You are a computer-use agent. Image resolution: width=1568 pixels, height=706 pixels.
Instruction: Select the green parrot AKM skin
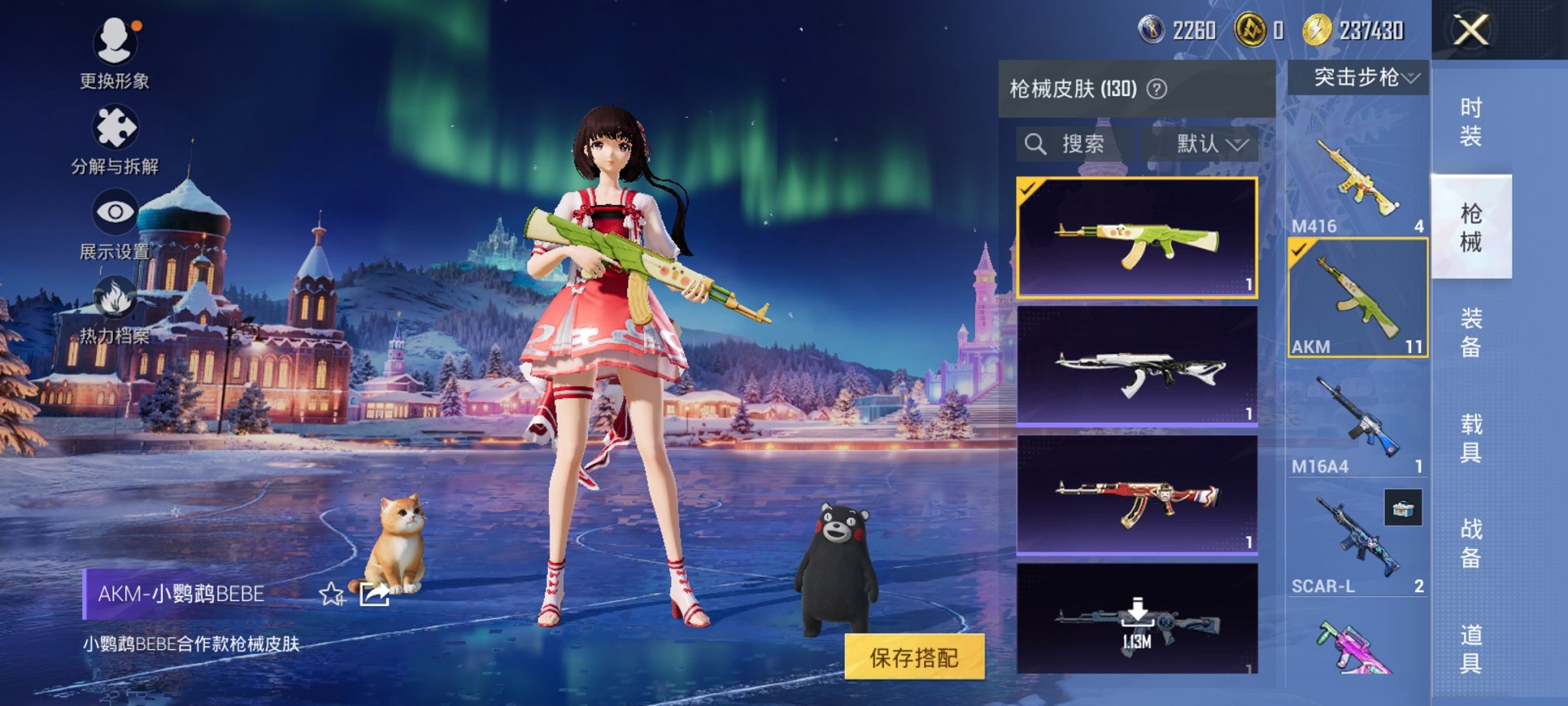coord(1137,238)
